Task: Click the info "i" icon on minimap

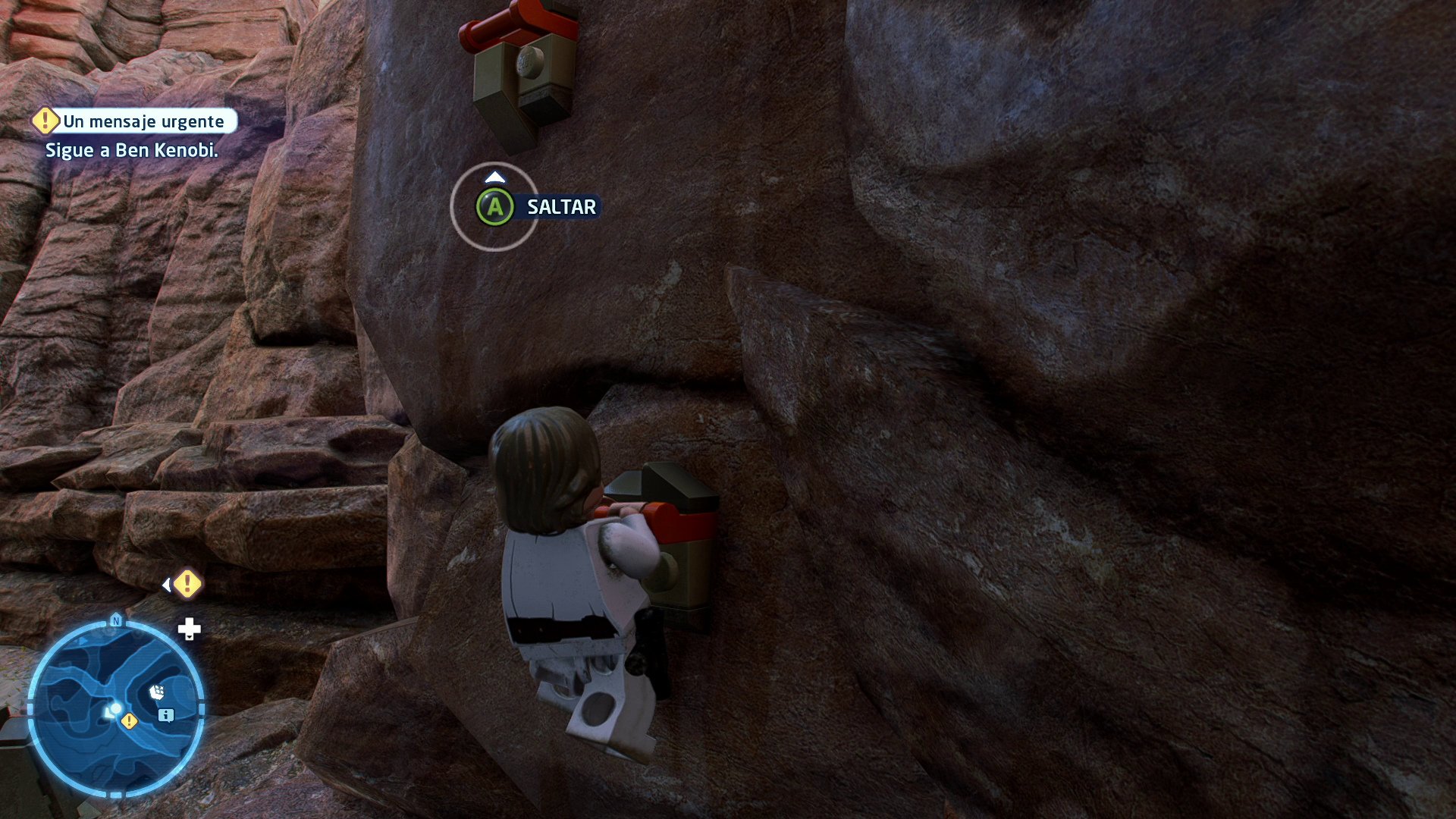Action: (x=165, y=715)
